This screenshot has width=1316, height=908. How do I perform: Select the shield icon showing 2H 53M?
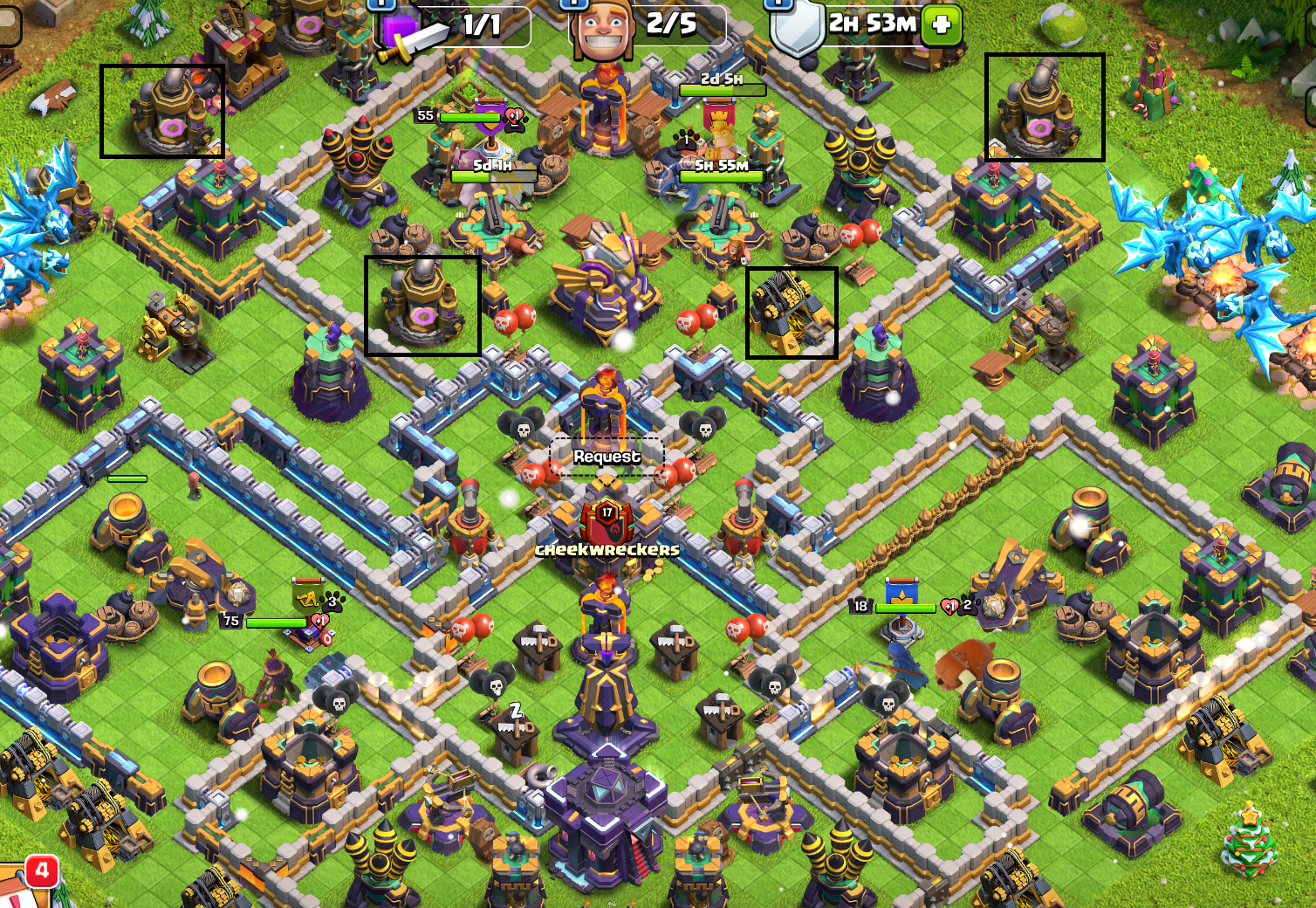(798, 28)
